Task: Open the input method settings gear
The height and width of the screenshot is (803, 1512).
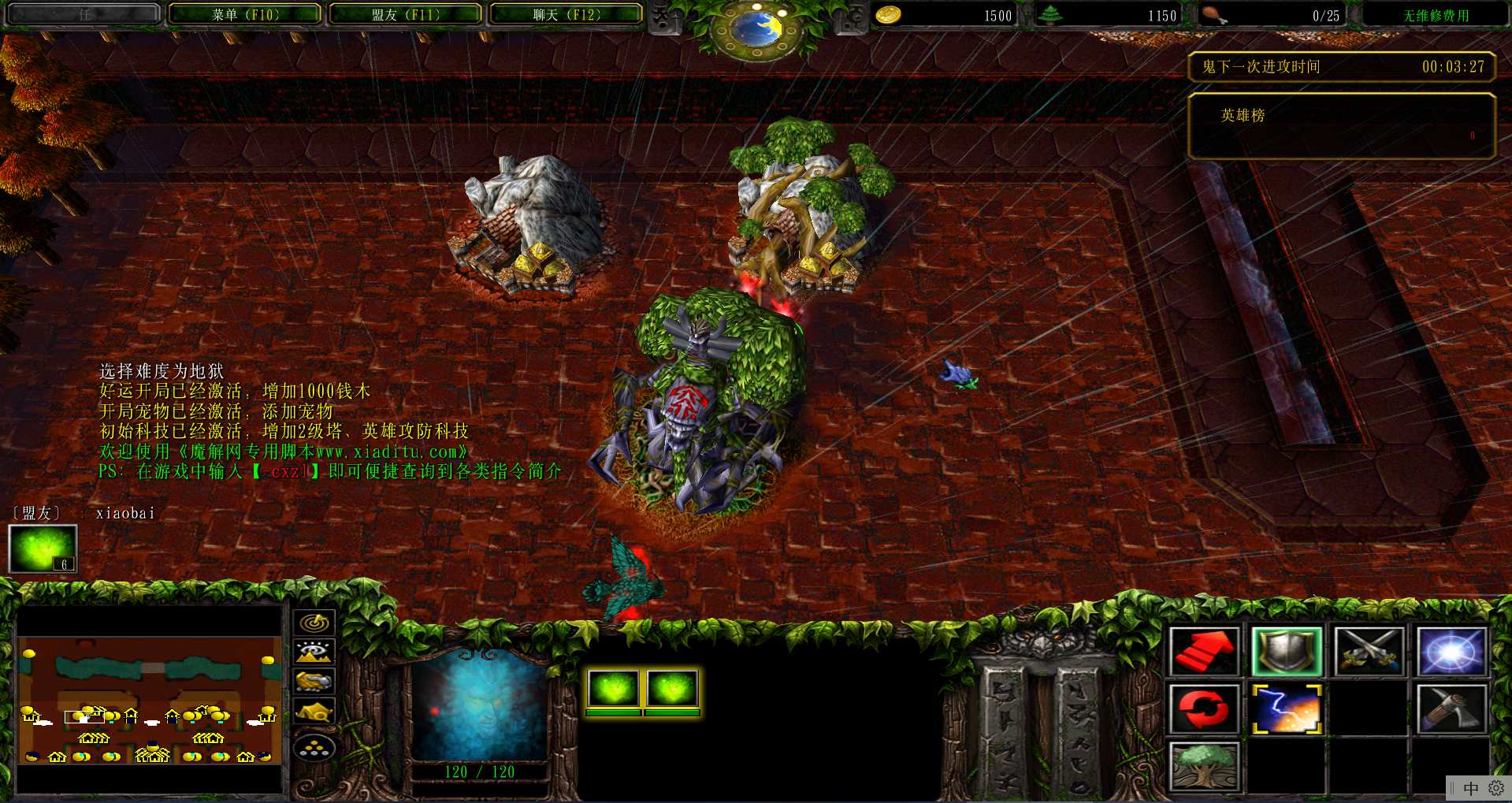Action: coord(1495,788)
